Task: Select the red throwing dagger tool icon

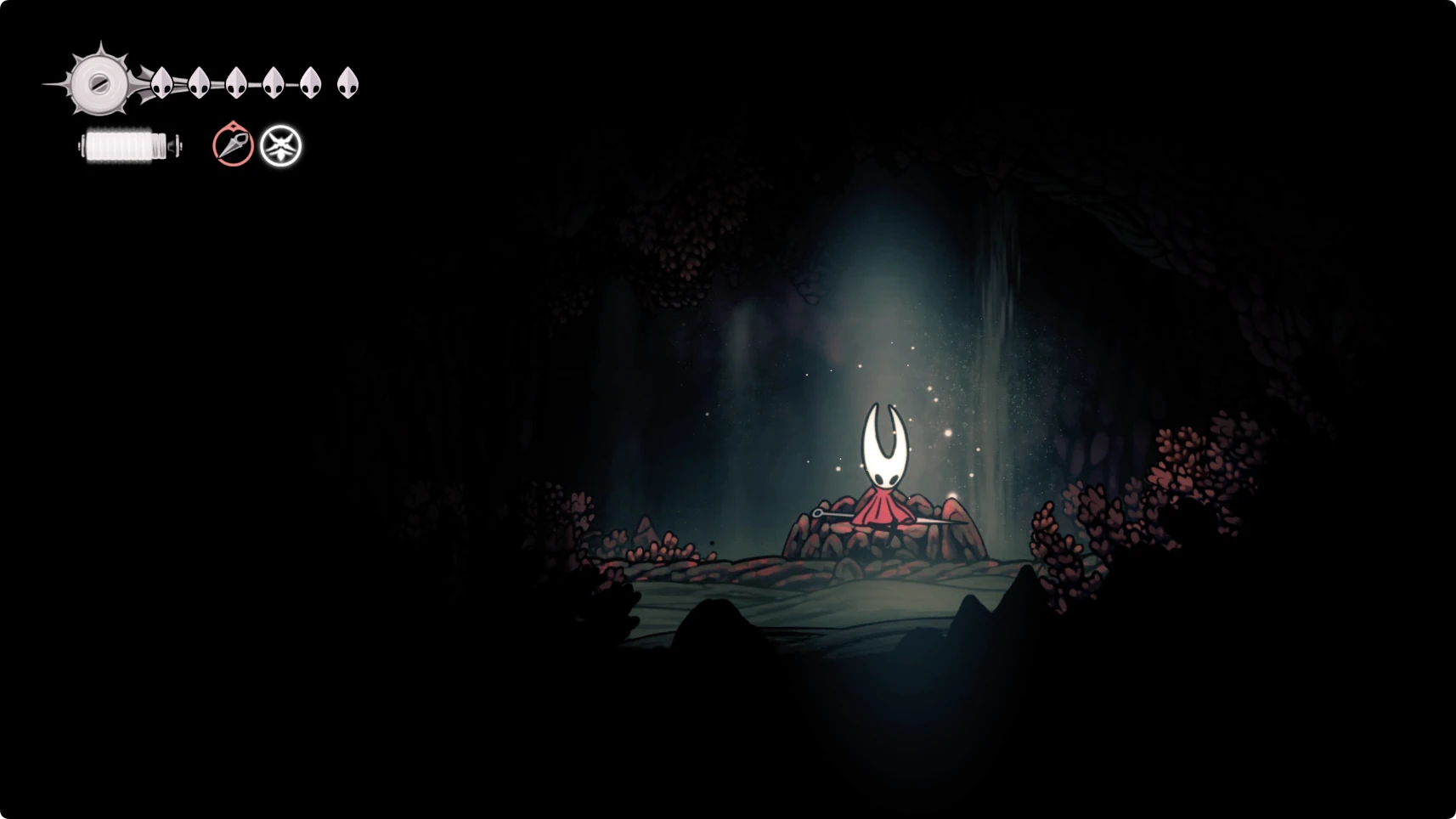Action: [x=233, y=145]
